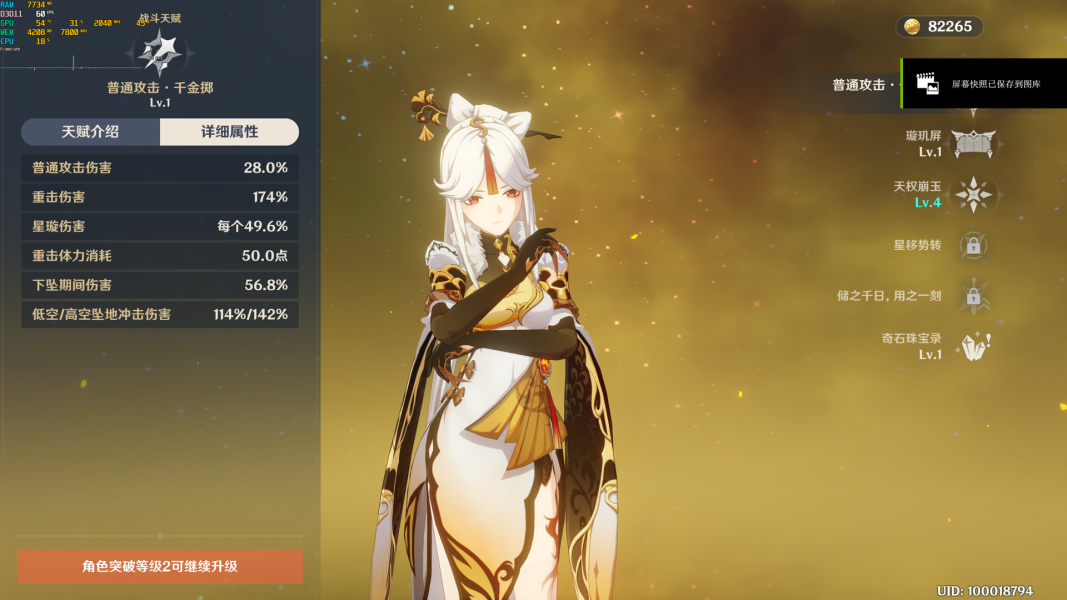Open the 奇石珠宝录 talent icon

[972, 346]
